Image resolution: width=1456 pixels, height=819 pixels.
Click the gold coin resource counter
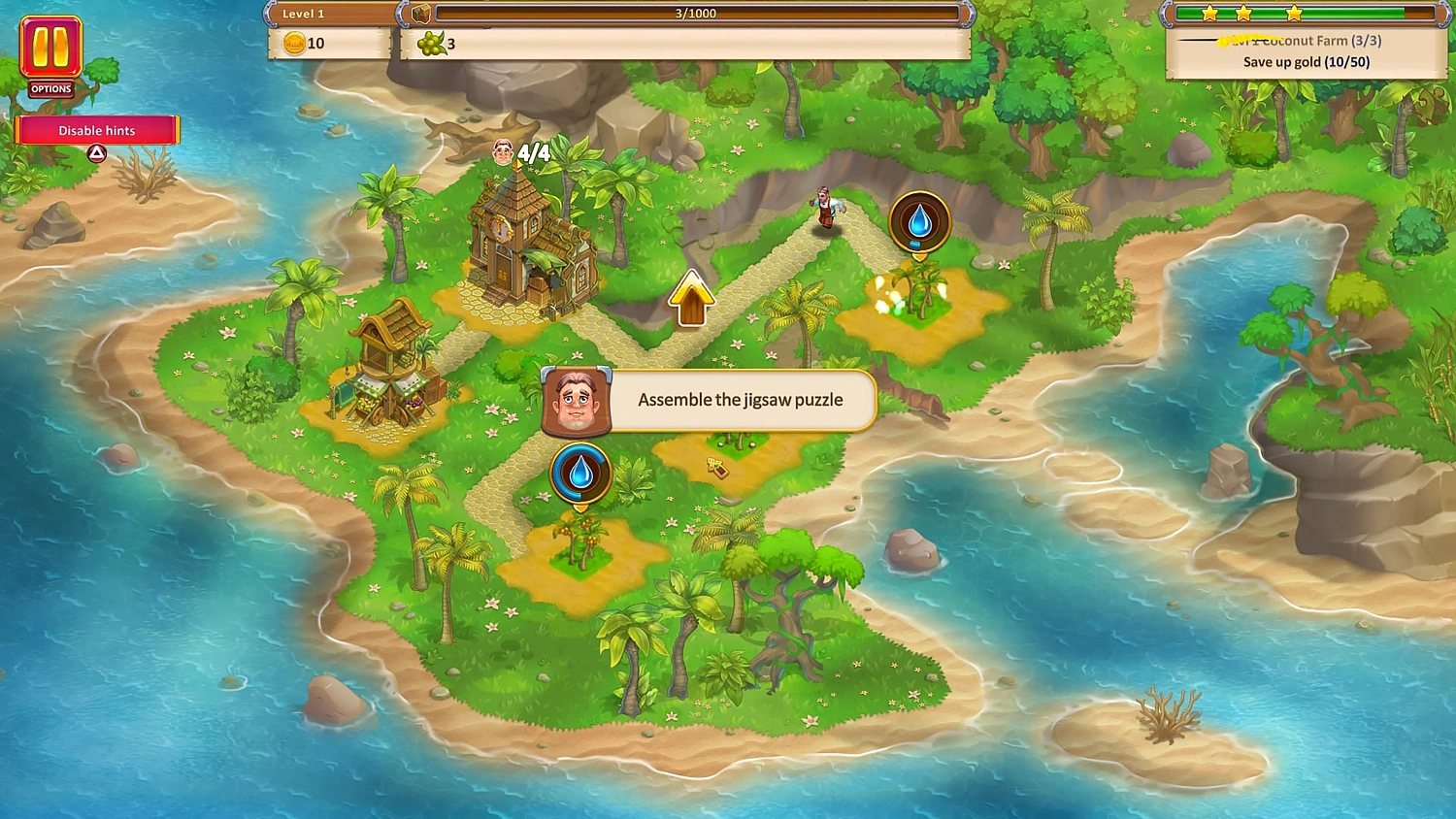(301, 43)
